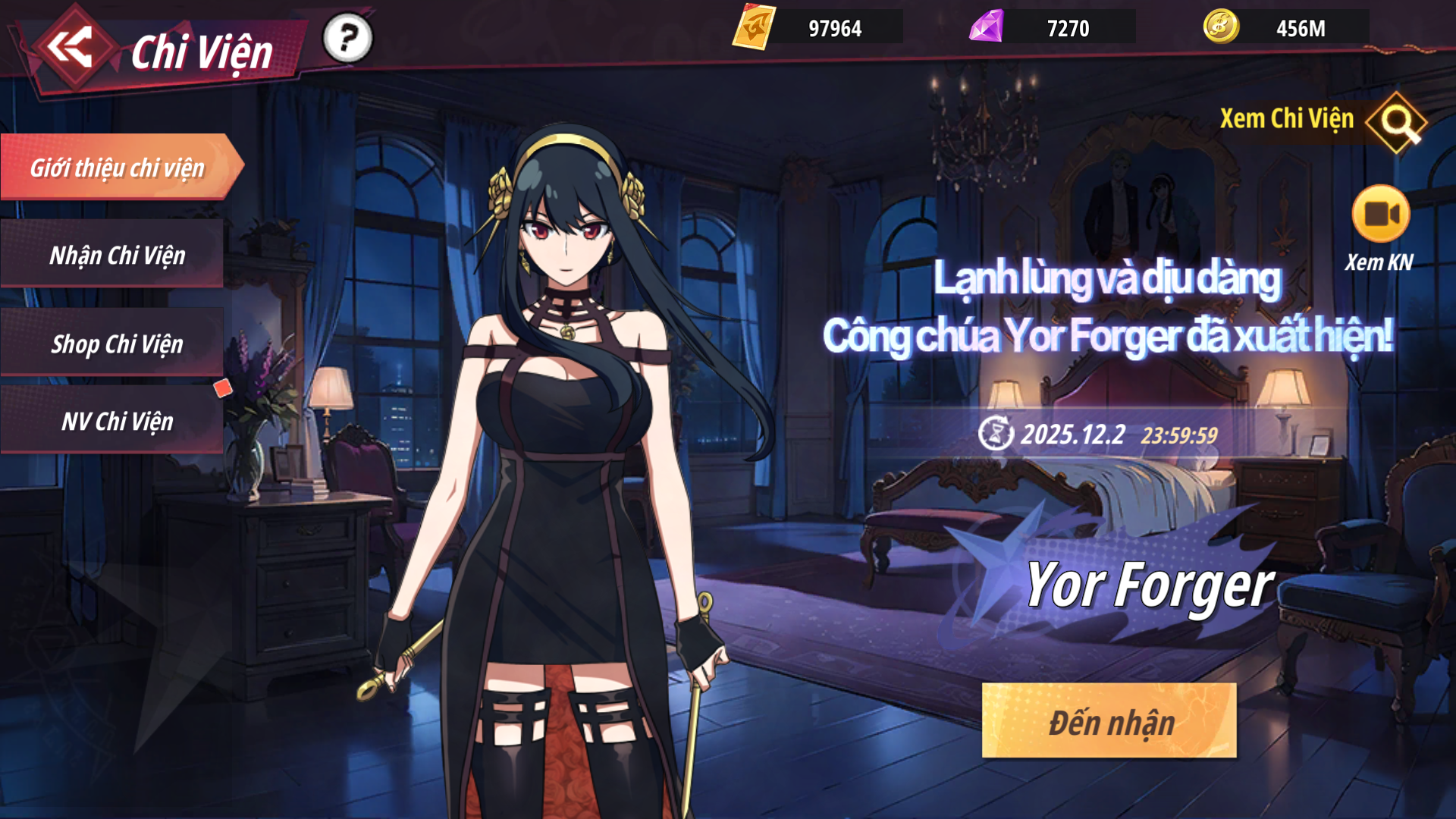Click the Đến nhận button

[1109, 721]
